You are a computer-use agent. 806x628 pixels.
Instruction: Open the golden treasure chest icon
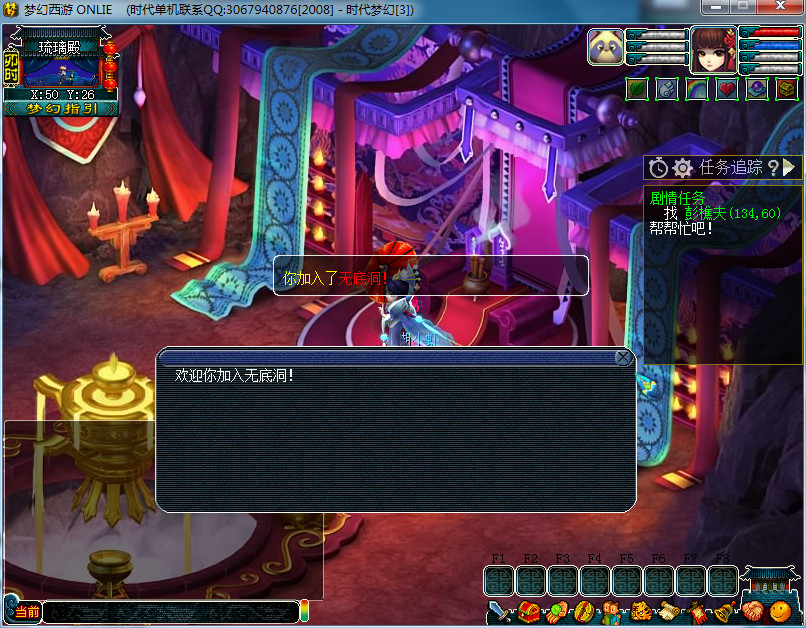787,89
